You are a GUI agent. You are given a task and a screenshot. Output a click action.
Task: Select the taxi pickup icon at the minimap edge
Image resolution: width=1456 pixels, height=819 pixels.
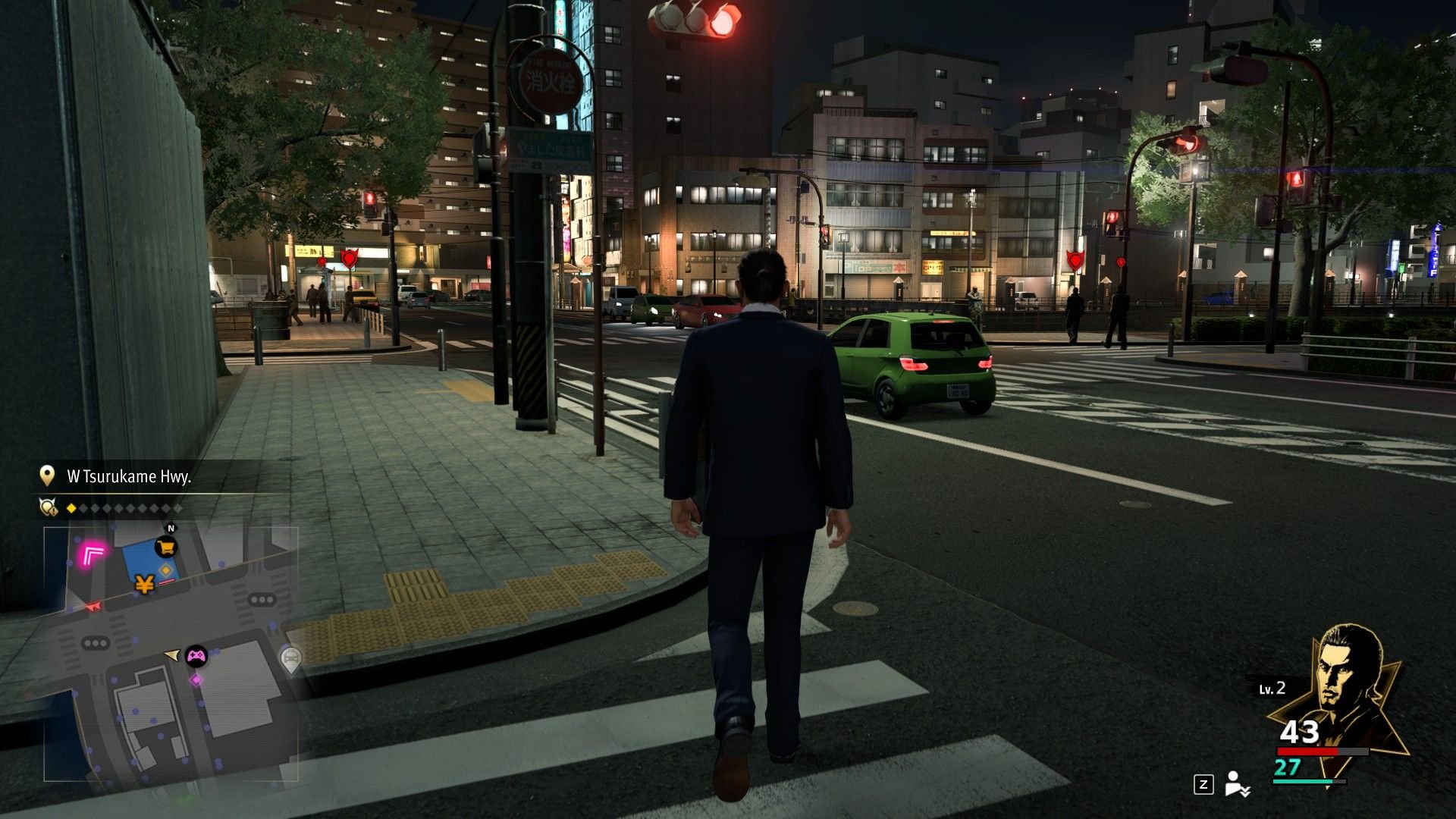pyautogui.click(x=290, y=658)
